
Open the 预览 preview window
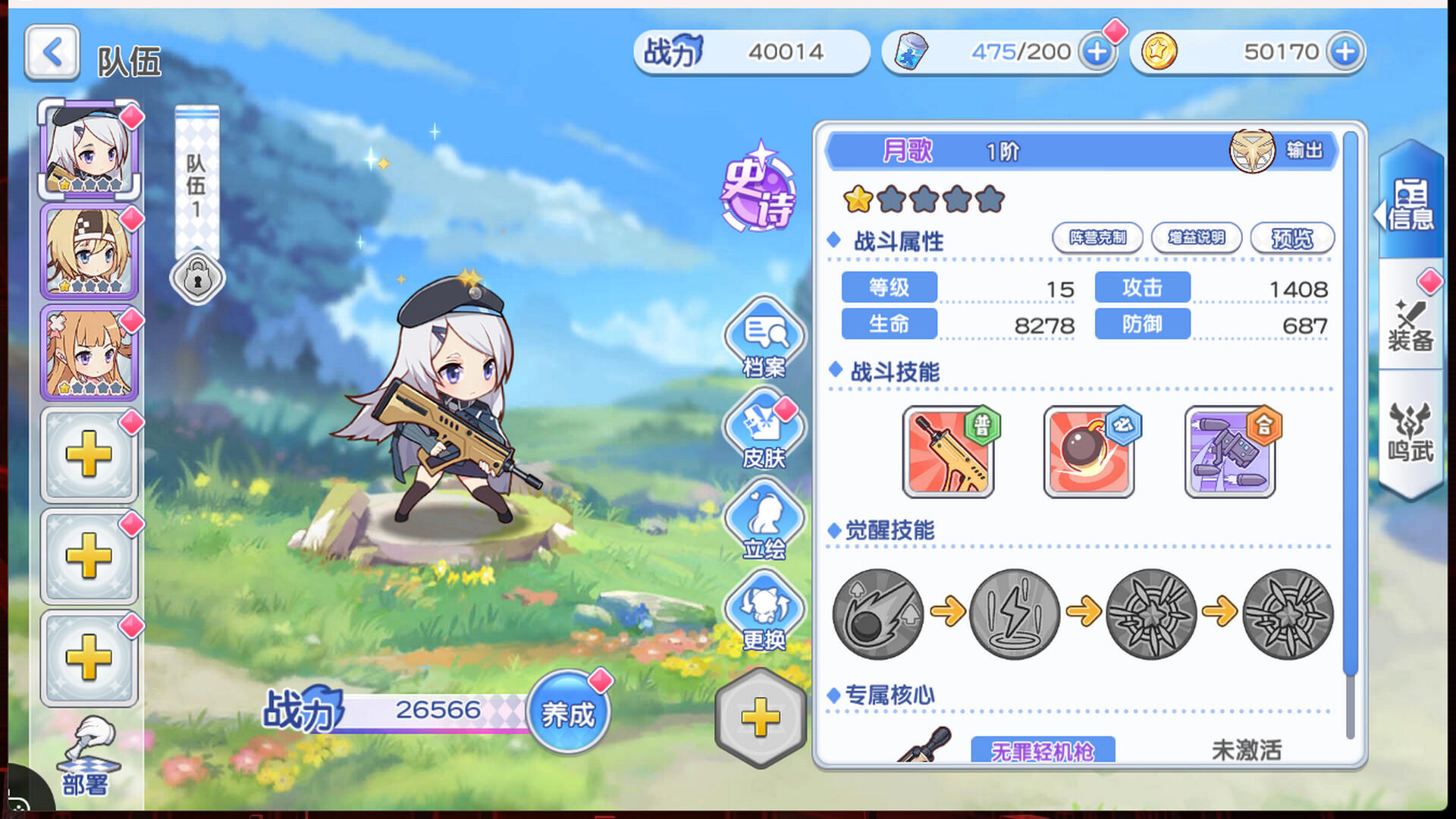click(1294, 238)
